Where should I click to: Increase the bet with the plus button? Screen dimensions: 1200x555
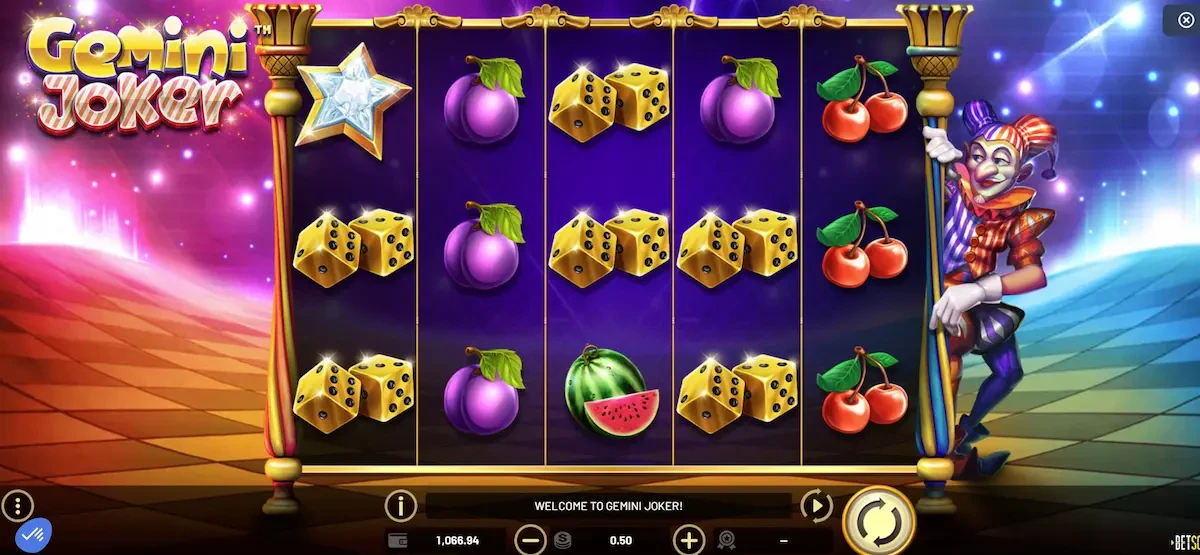point(688,541)
